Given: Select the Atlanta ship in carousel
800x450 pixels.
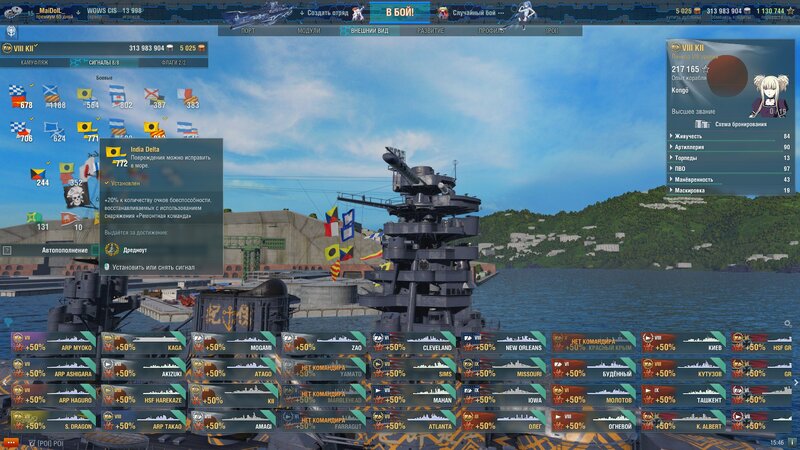Looking at the screenshot, I should pos(414,422).
